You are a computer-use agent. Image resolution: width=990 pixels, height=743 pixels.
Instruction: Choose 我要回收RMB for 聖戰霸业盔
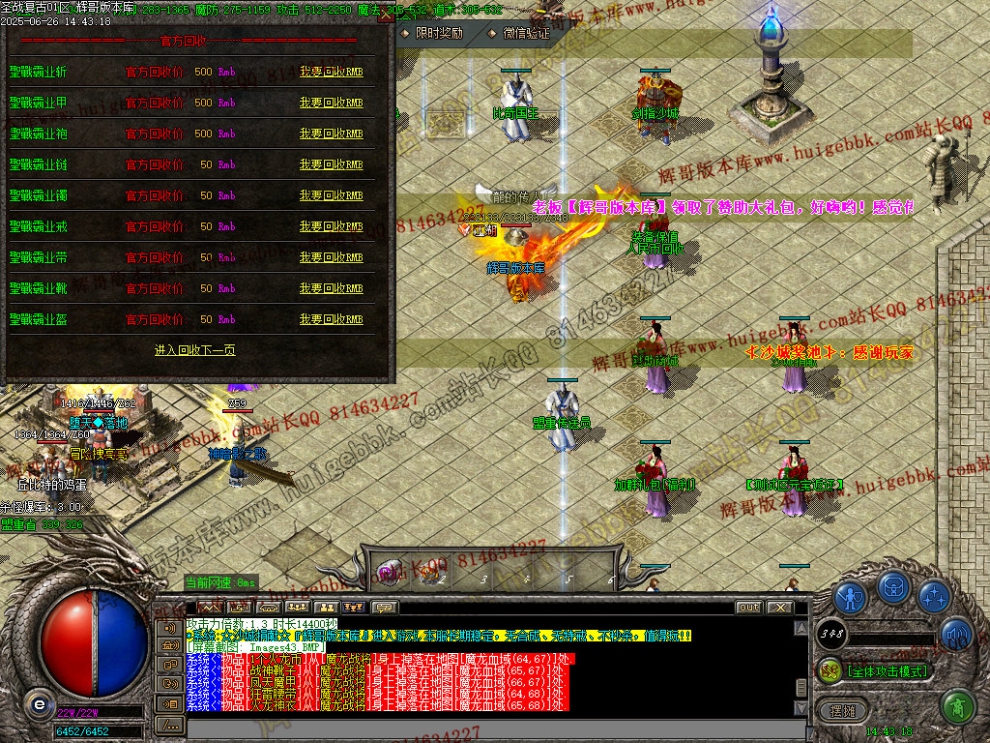tap(331, 320)
